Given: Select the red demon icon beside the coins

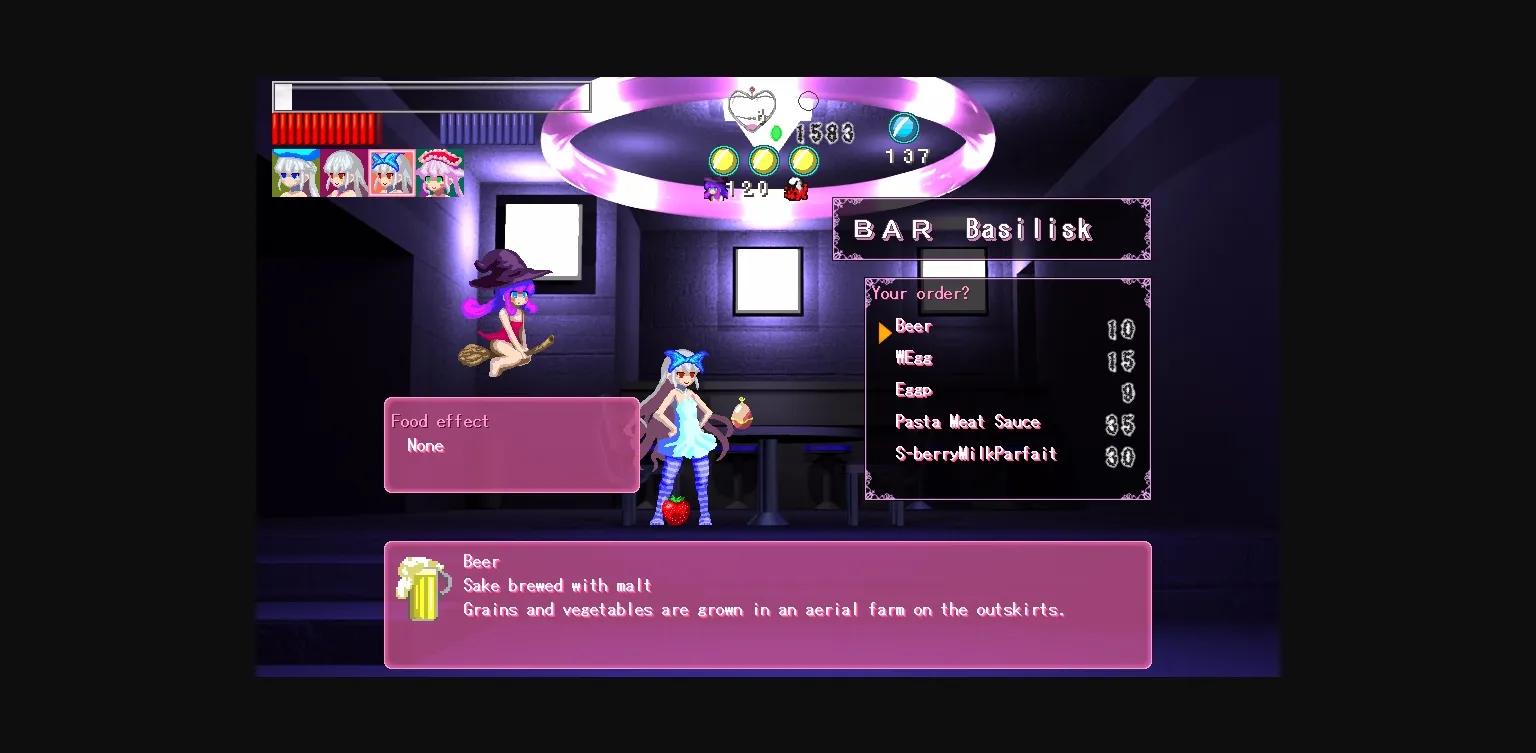Looking at the screenshot, I should pos(795,188).
